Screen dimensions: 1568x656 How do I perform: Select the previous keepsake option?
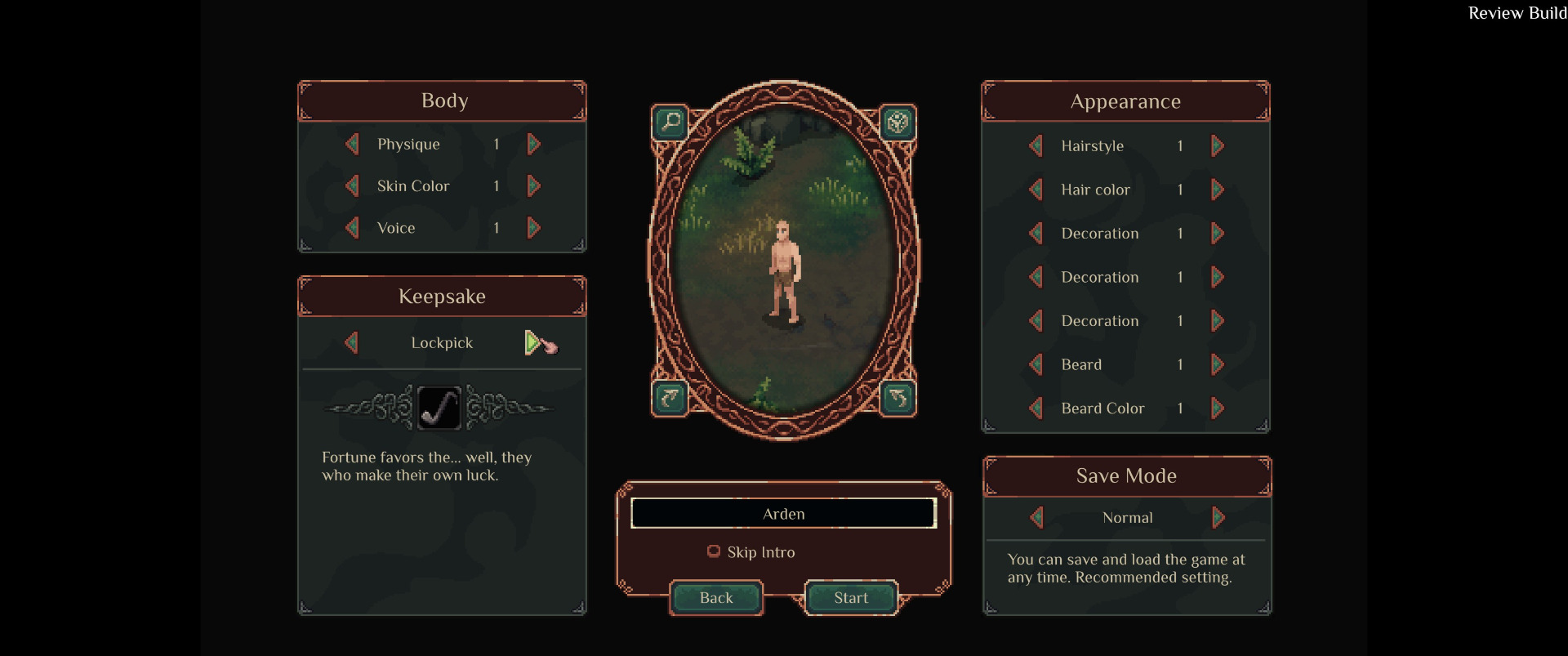[x=352, y=342]
